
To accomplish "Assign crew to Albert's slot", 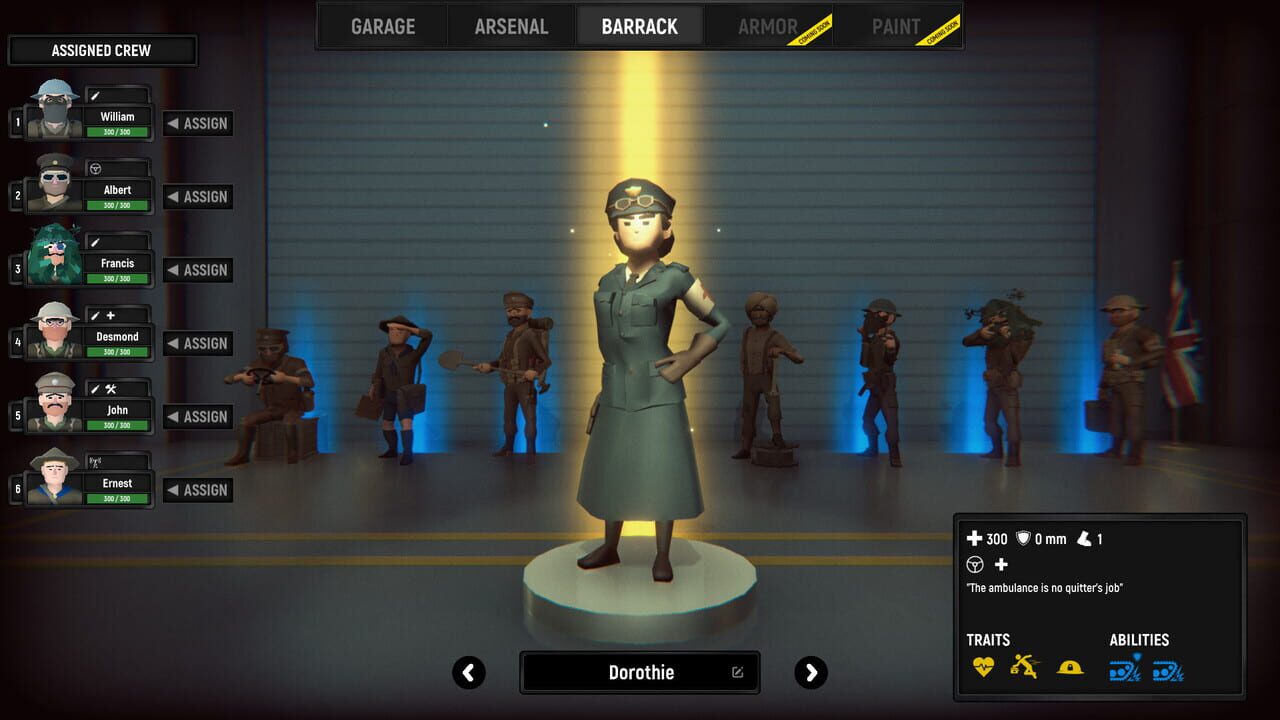I will (x=196, y=196).
